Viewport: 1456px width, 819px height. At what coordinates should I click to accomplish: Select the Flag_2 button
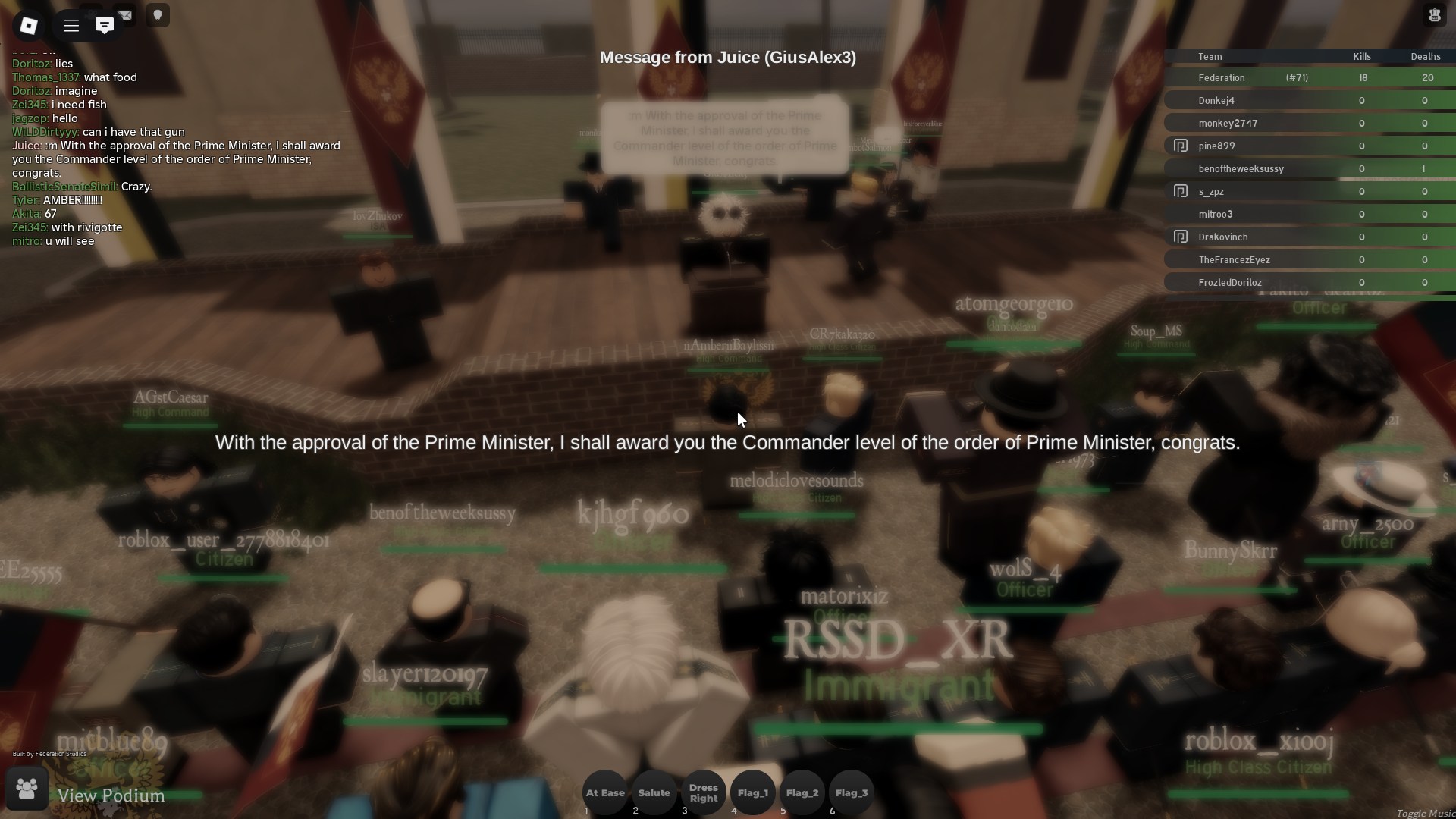802,793
